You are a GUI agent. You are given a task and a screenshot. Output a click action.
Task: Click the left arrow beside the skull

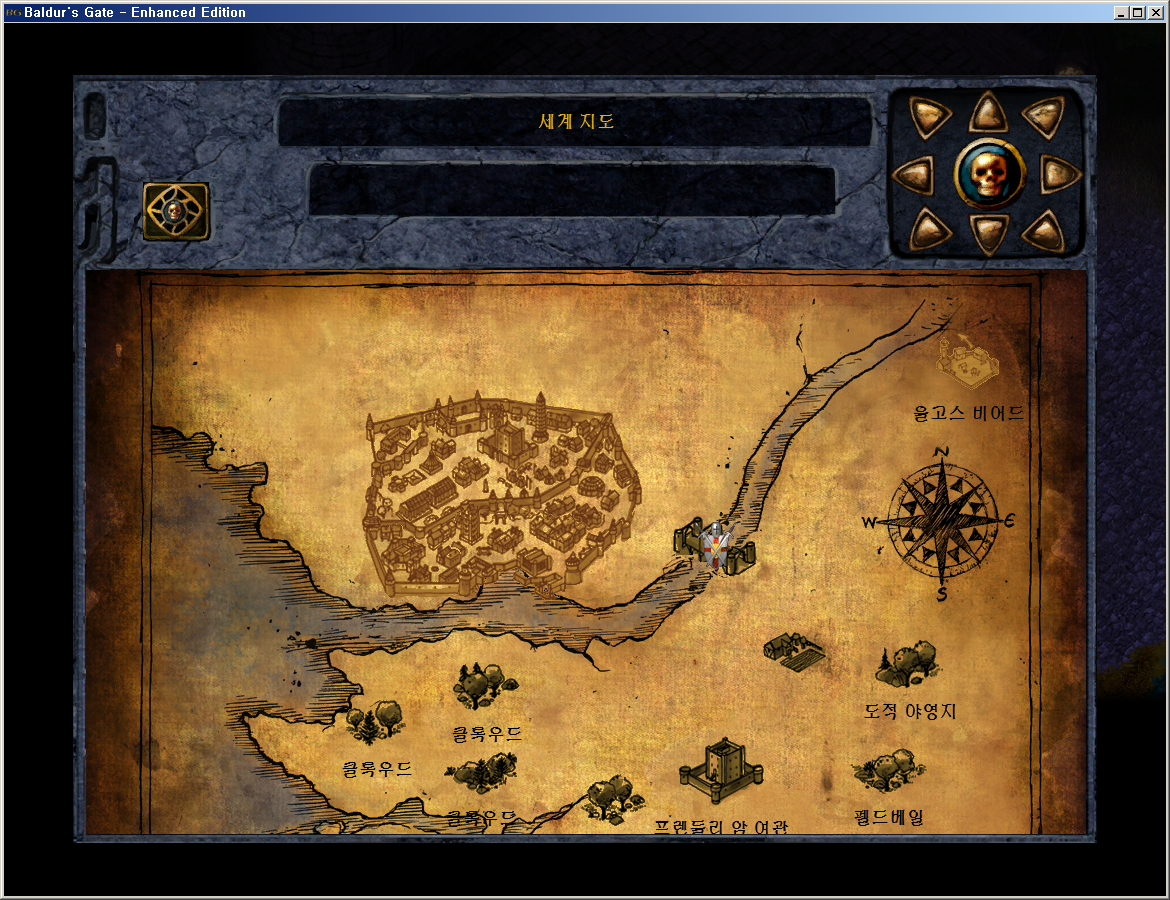click(913, 176)
